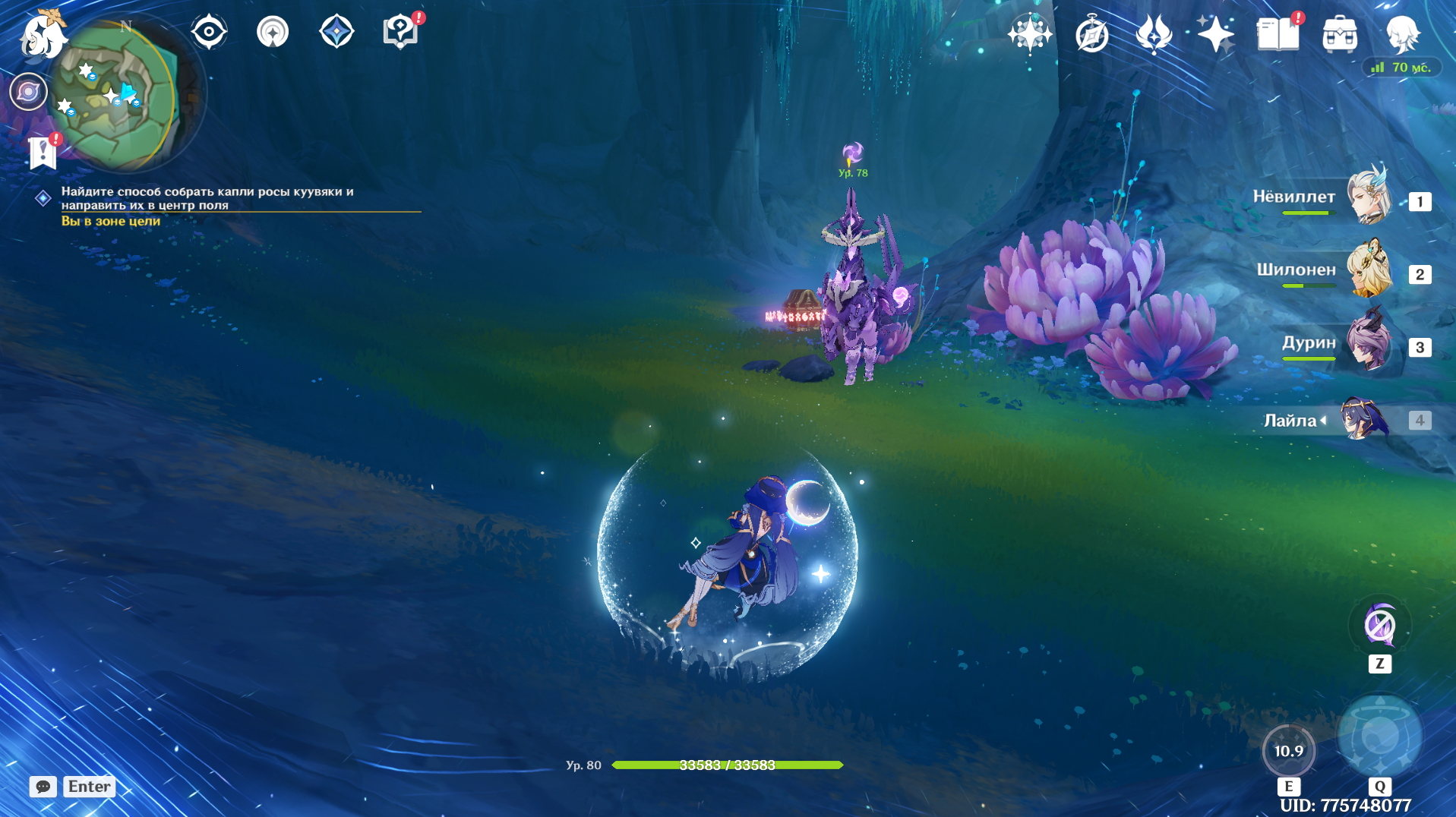Select the blue diamond icon in top bar
The height and width of the screenshot is (817, 1456).
336,33
